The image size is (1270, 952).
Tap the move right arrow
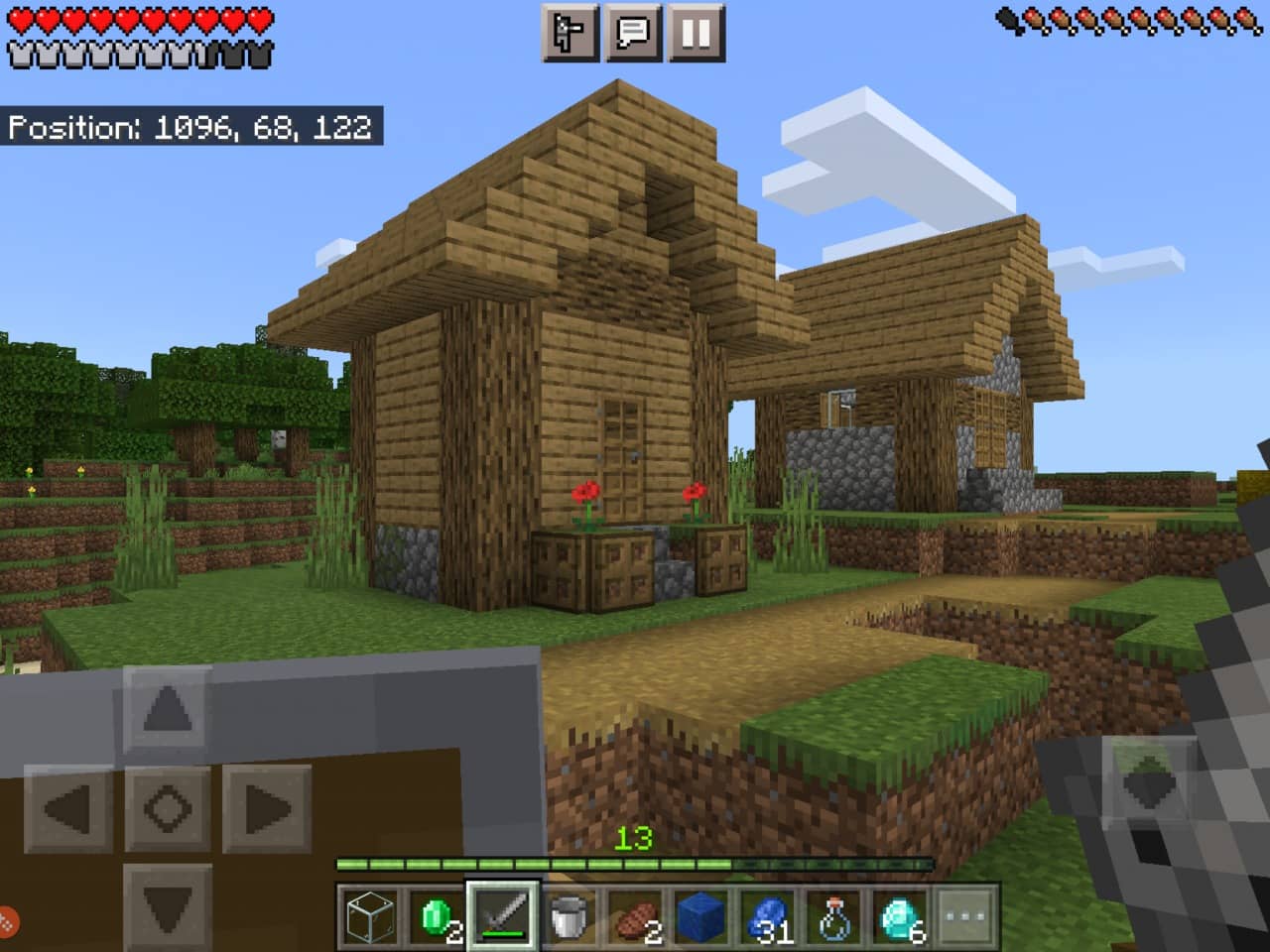pyautogui.click(x=266, y=808)
